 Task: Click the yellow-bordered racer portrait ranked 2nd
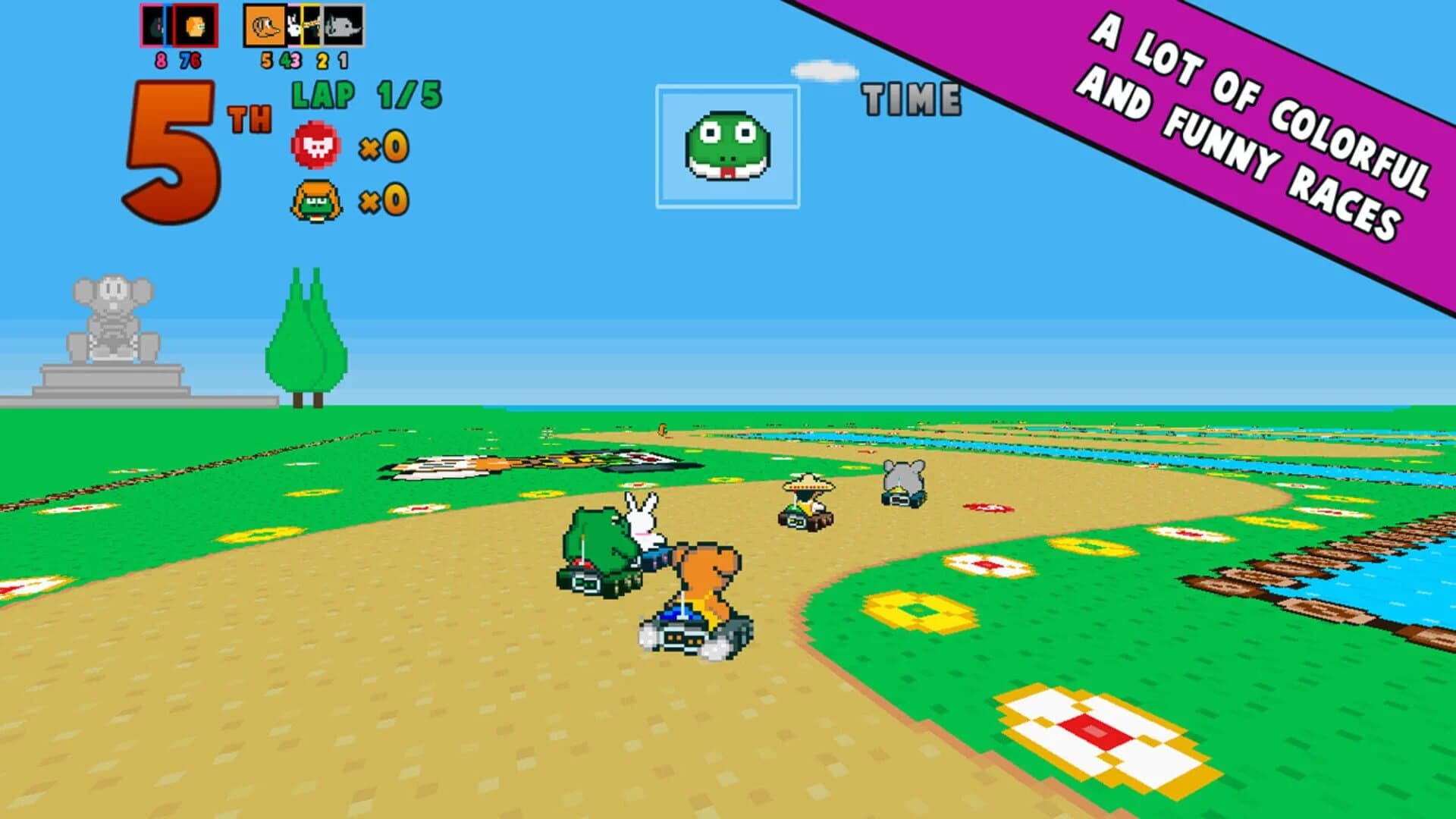coord(311,25)
